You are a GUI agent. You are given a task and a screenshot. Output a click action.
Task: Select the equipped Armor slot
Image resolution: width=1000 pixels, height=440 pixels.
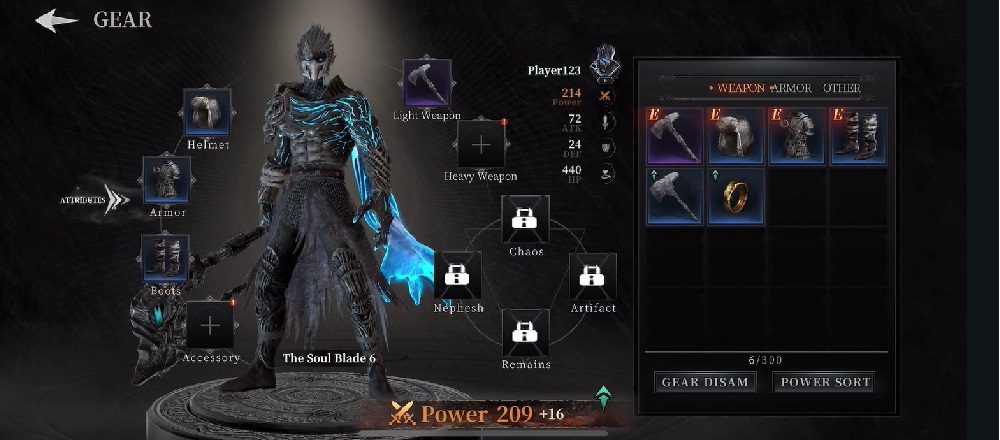pos(166,180)
